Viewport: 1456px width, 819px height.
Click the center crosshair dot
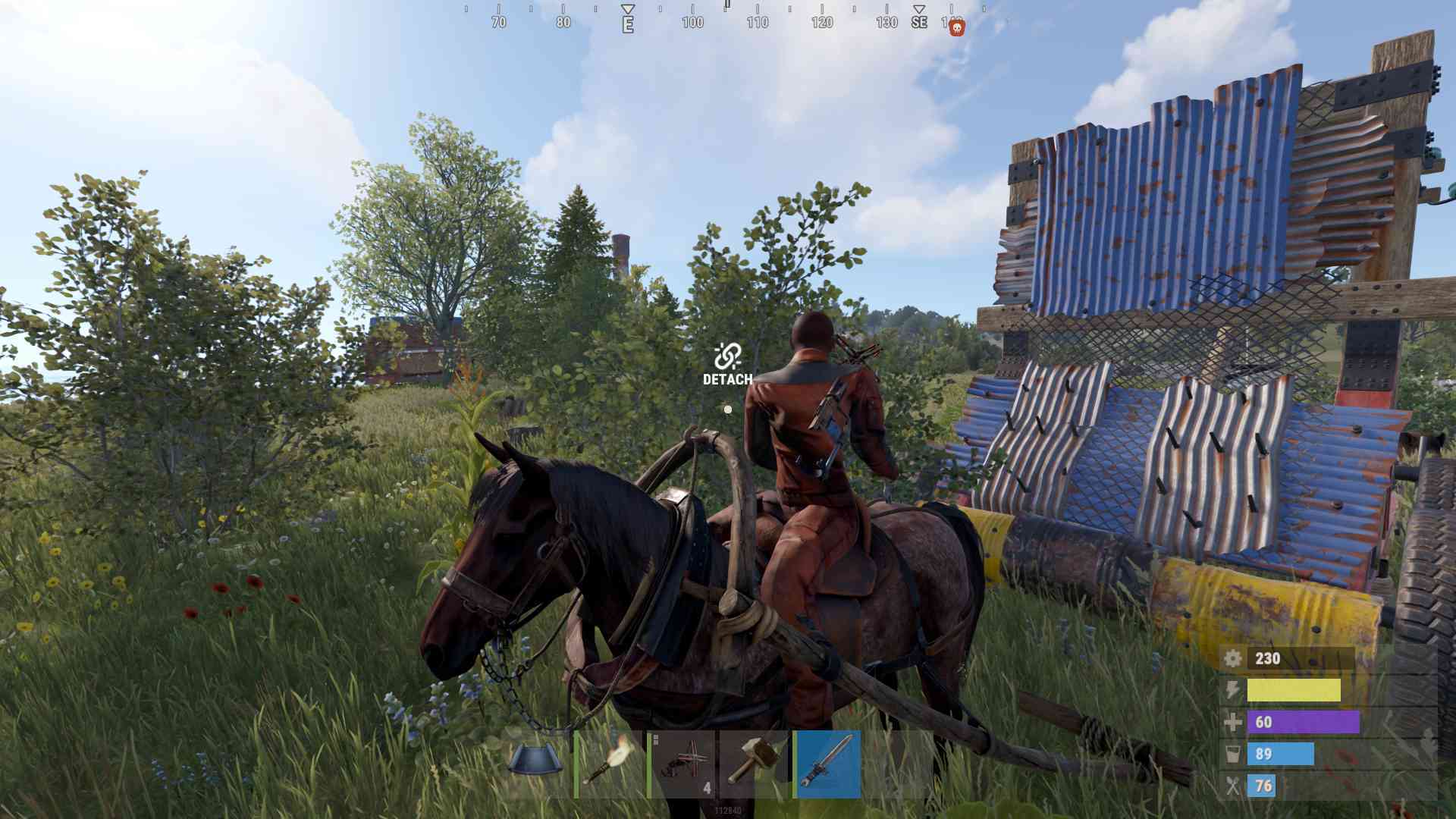pos(727,409)
